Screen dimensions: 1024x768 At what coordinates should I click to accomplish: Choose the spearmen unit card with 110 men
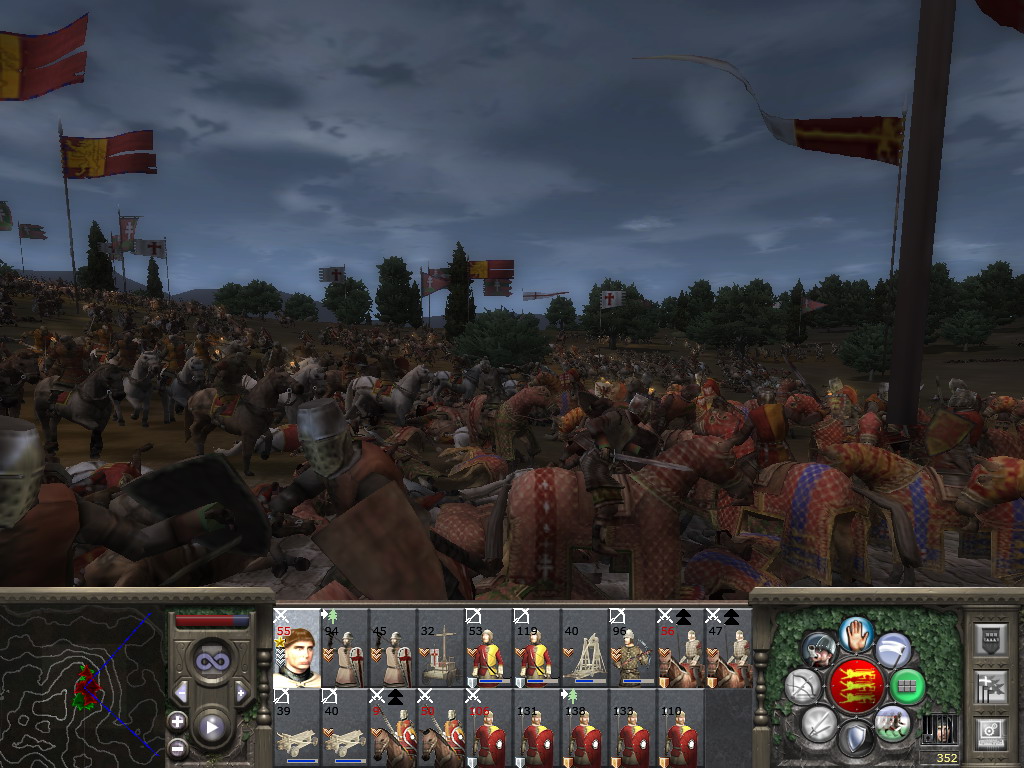click(681, 728)
